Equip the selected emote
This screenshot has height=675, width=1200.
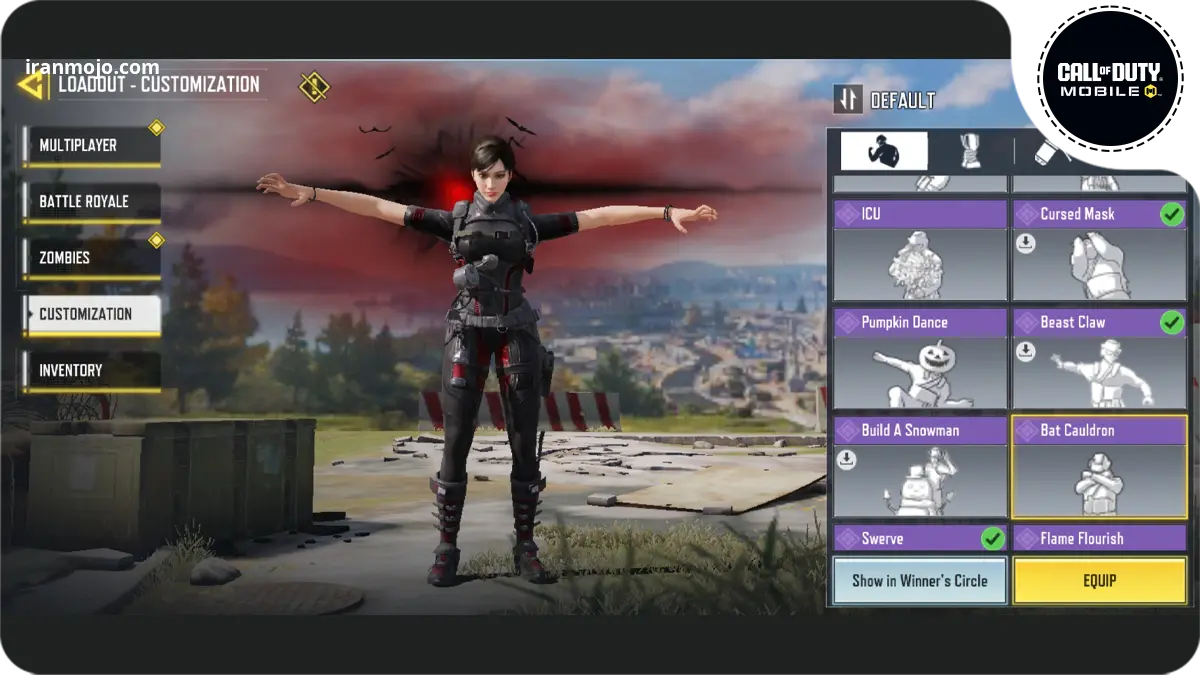tap(1099, 580)
